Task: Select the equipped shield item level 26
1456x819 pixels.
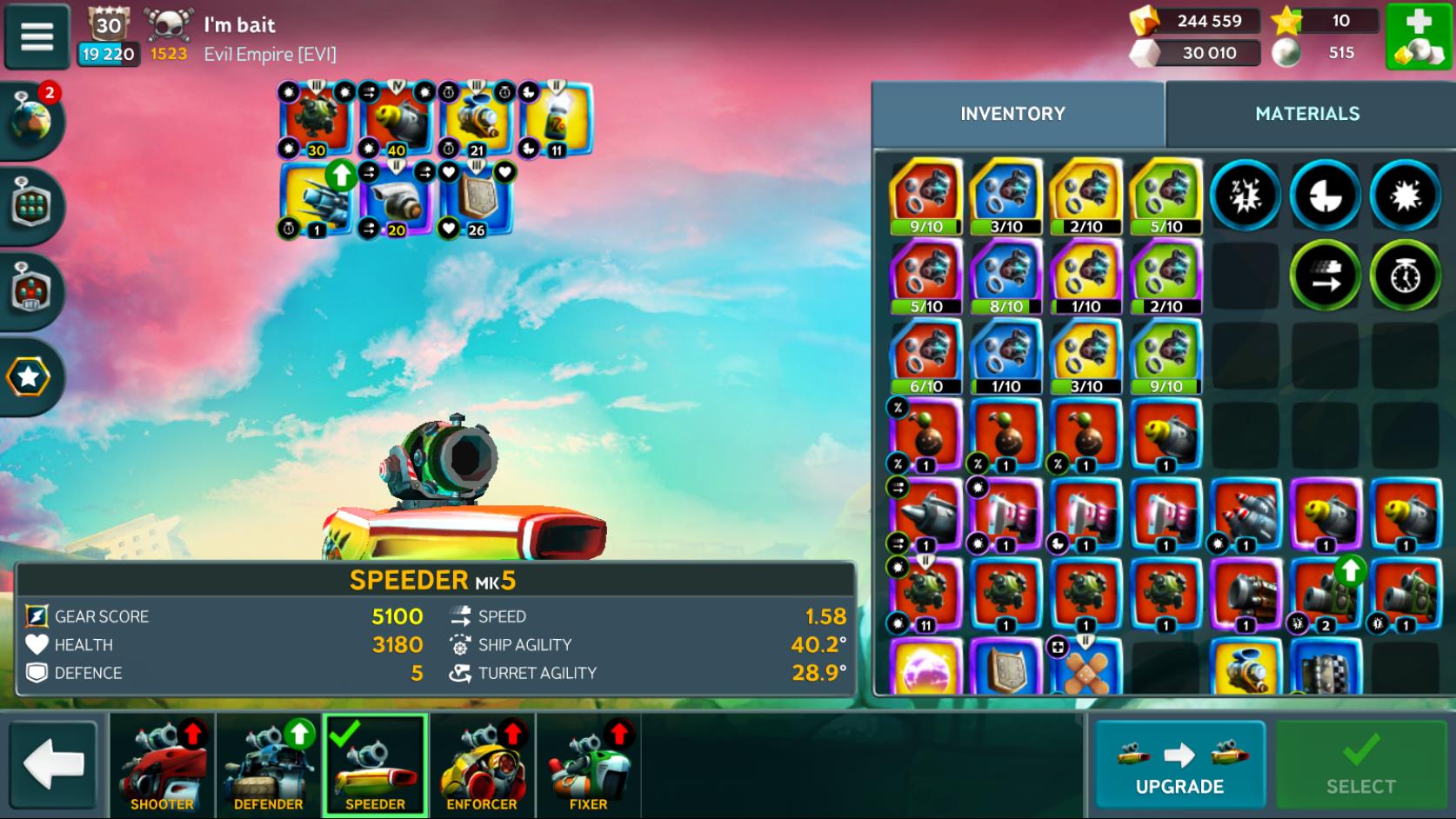Action: pyautogui.click(x=475, y=201)
